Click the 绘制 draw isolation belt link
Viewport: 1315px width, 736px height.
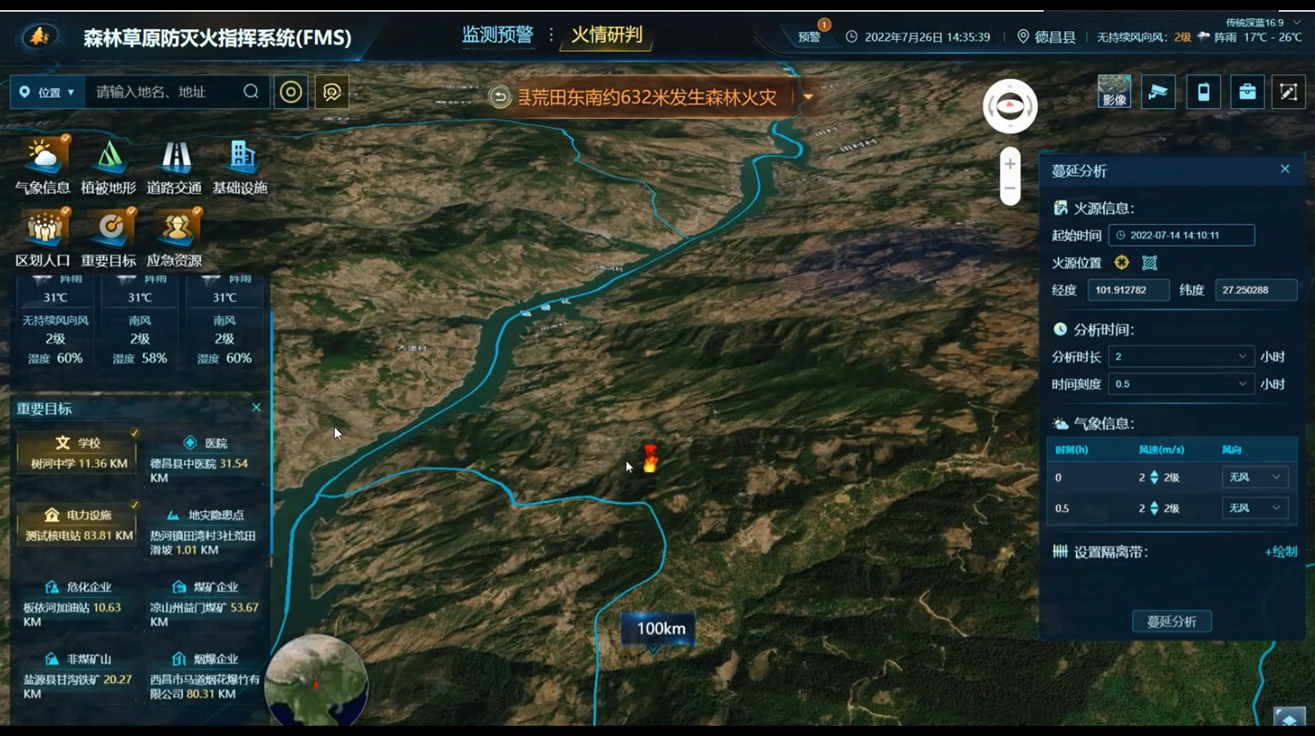point(1280,552)
